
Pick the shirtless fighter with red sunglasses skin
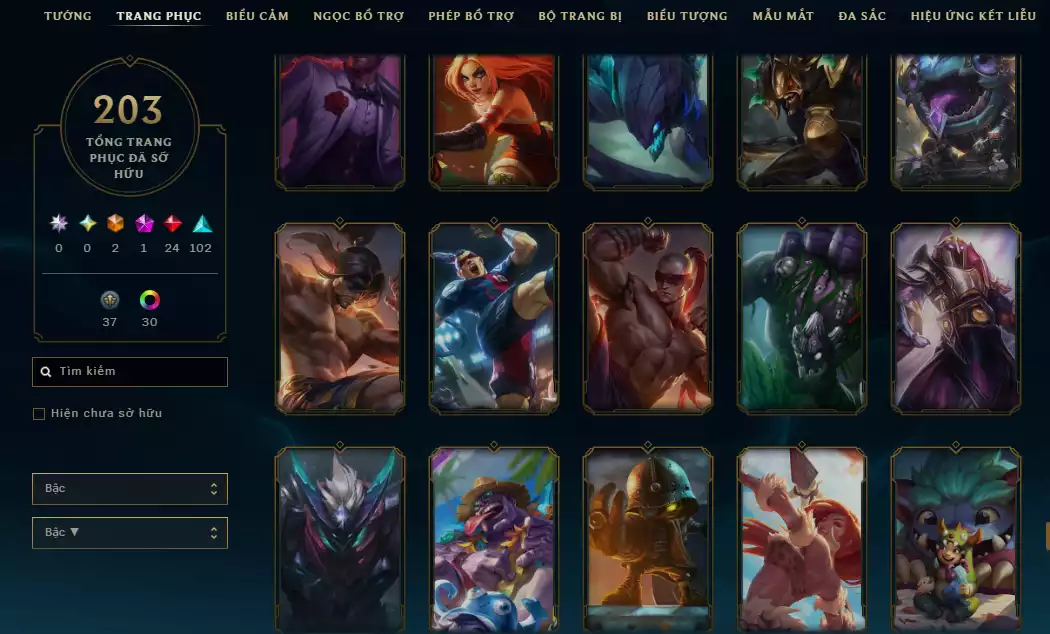pyautogui.click(x=648, y=318)
